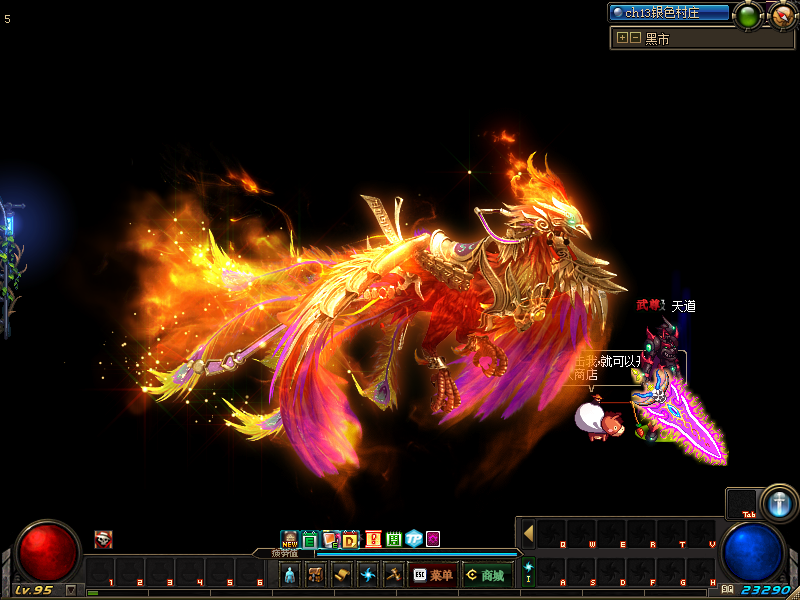This screenshot has height=600, width=800.
Task: Click the round blue sword button
Action: click(x=778, y=503)
